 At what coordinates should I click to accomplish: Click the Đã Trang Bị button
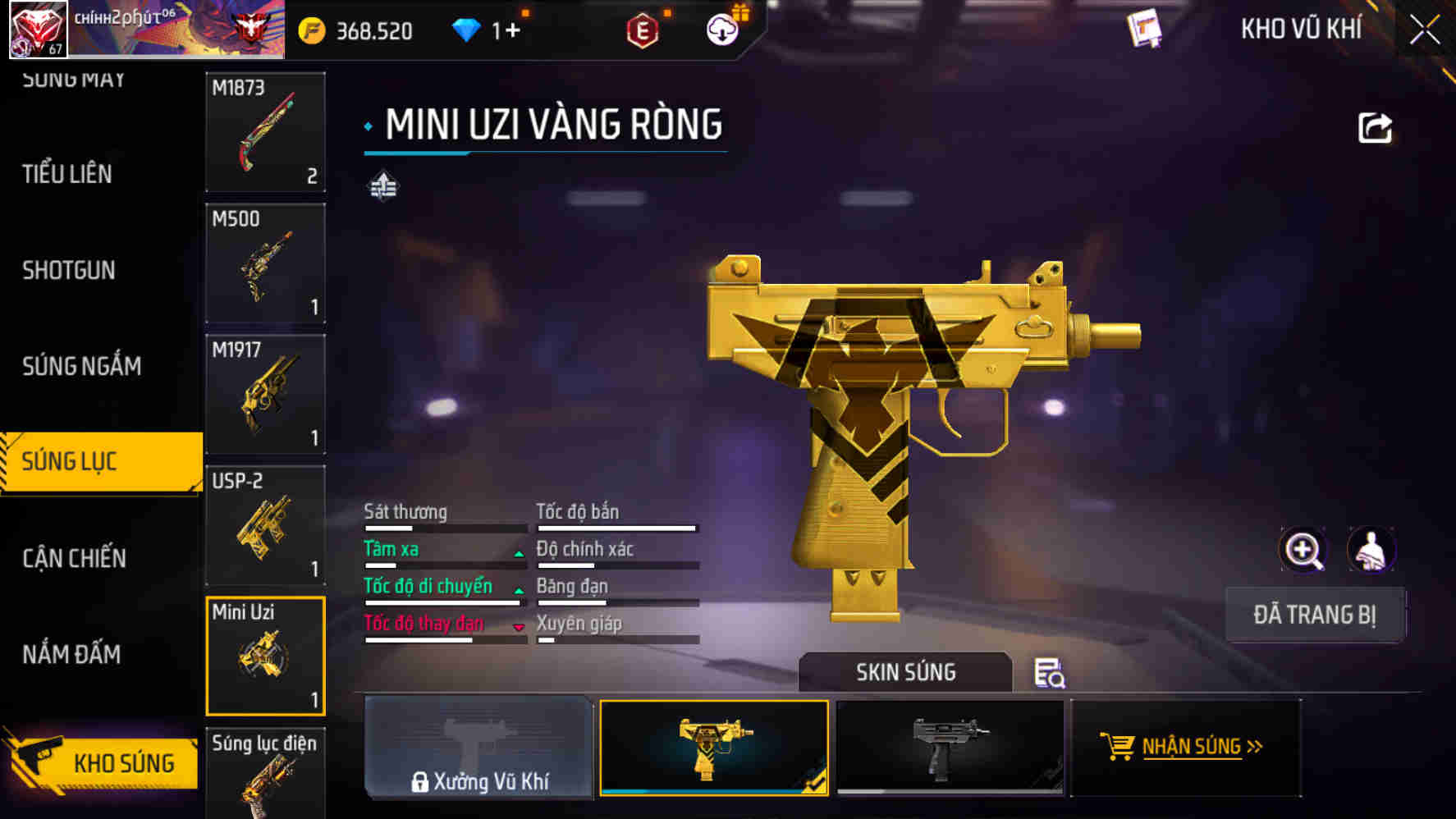[x=1314, y=615]
